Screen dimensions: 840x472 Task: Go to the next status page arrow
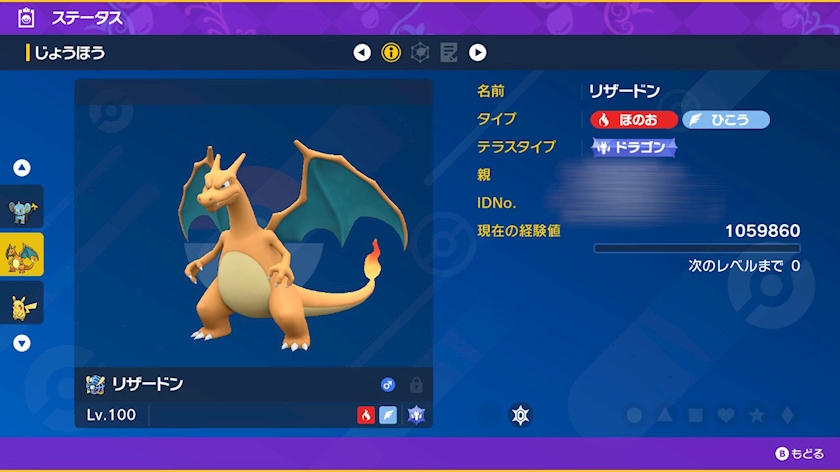click(x=478, y=53)
